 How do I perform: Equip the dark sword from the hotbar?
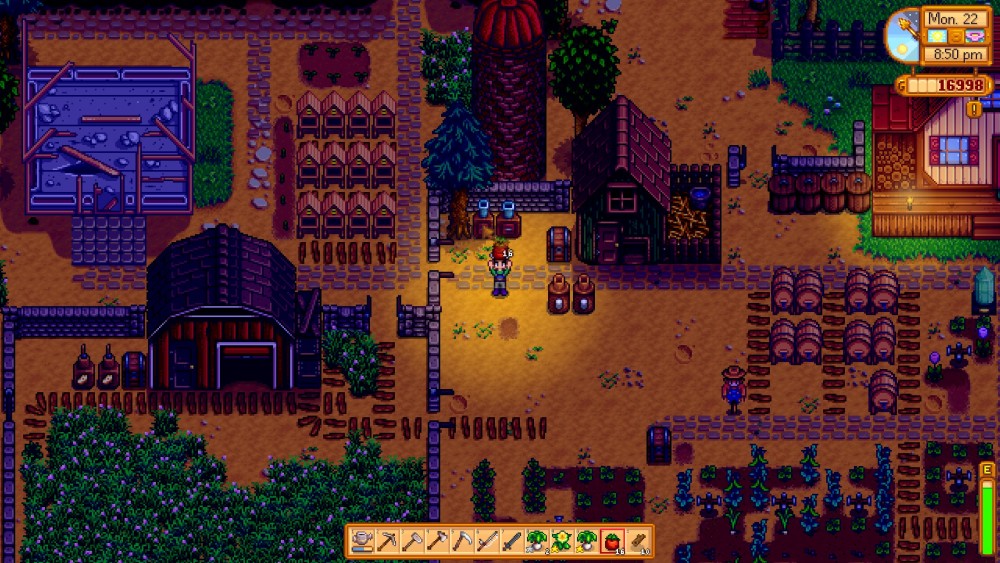[x=510, y=542]
